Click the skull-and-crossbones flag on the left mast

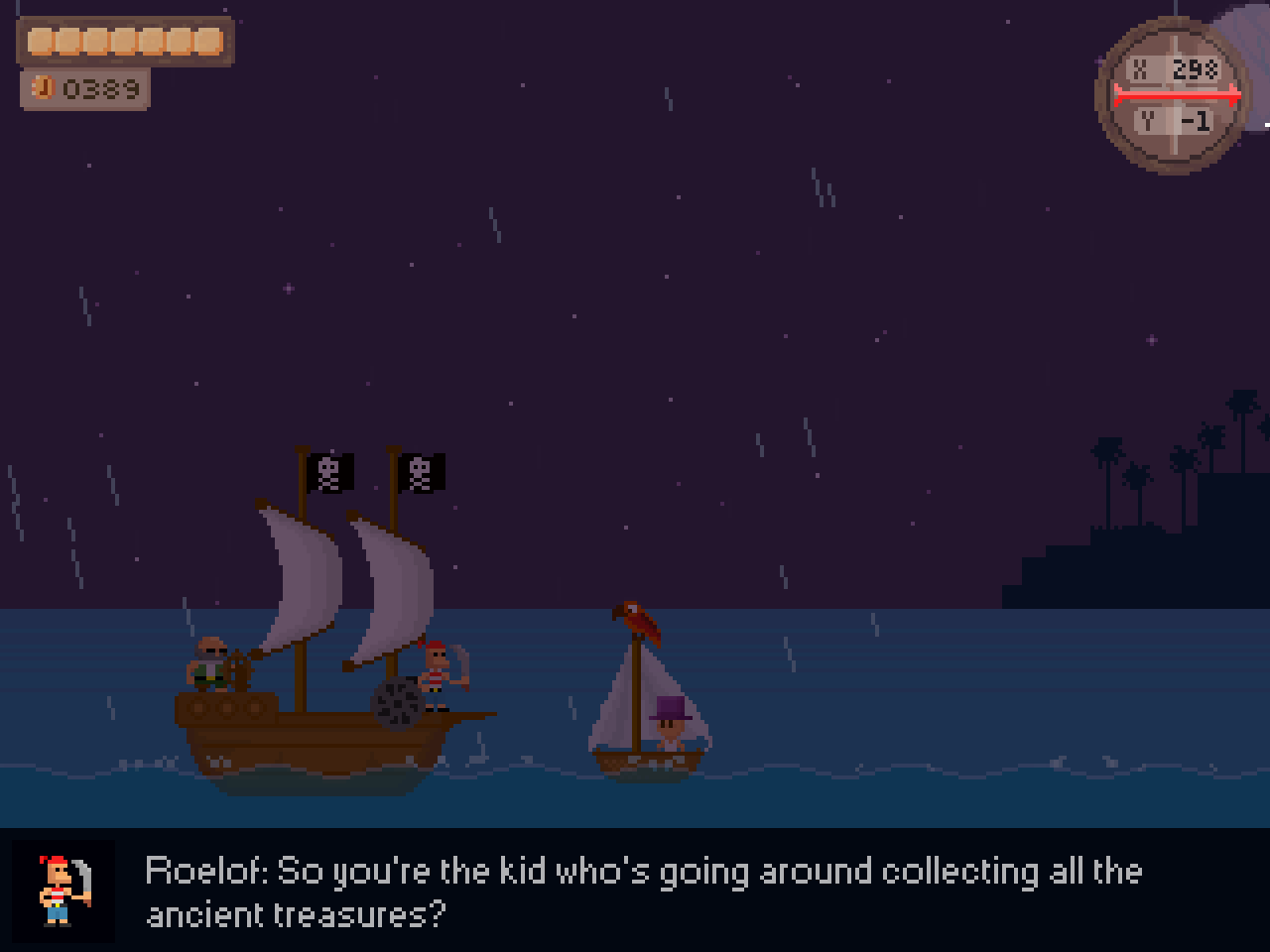coord(327,473)
